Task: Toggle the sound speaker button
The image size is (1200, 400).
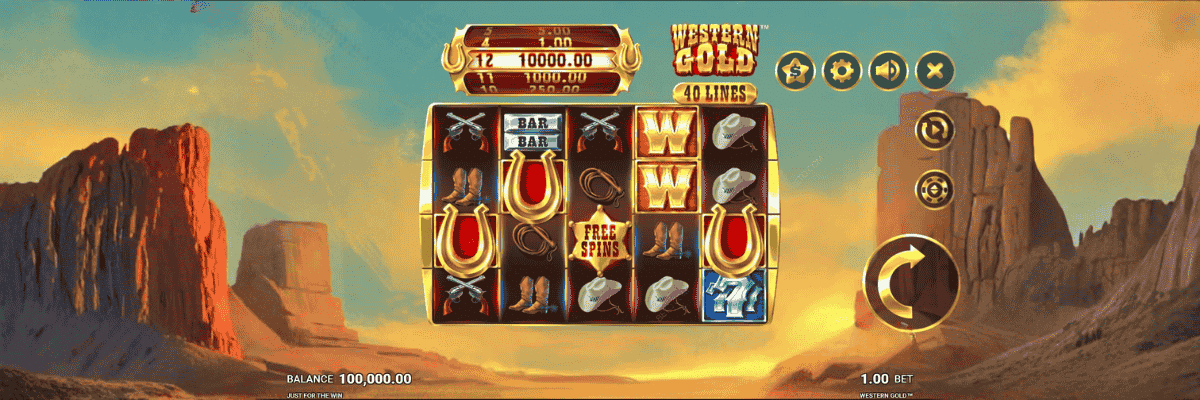Action: (888, 70)
